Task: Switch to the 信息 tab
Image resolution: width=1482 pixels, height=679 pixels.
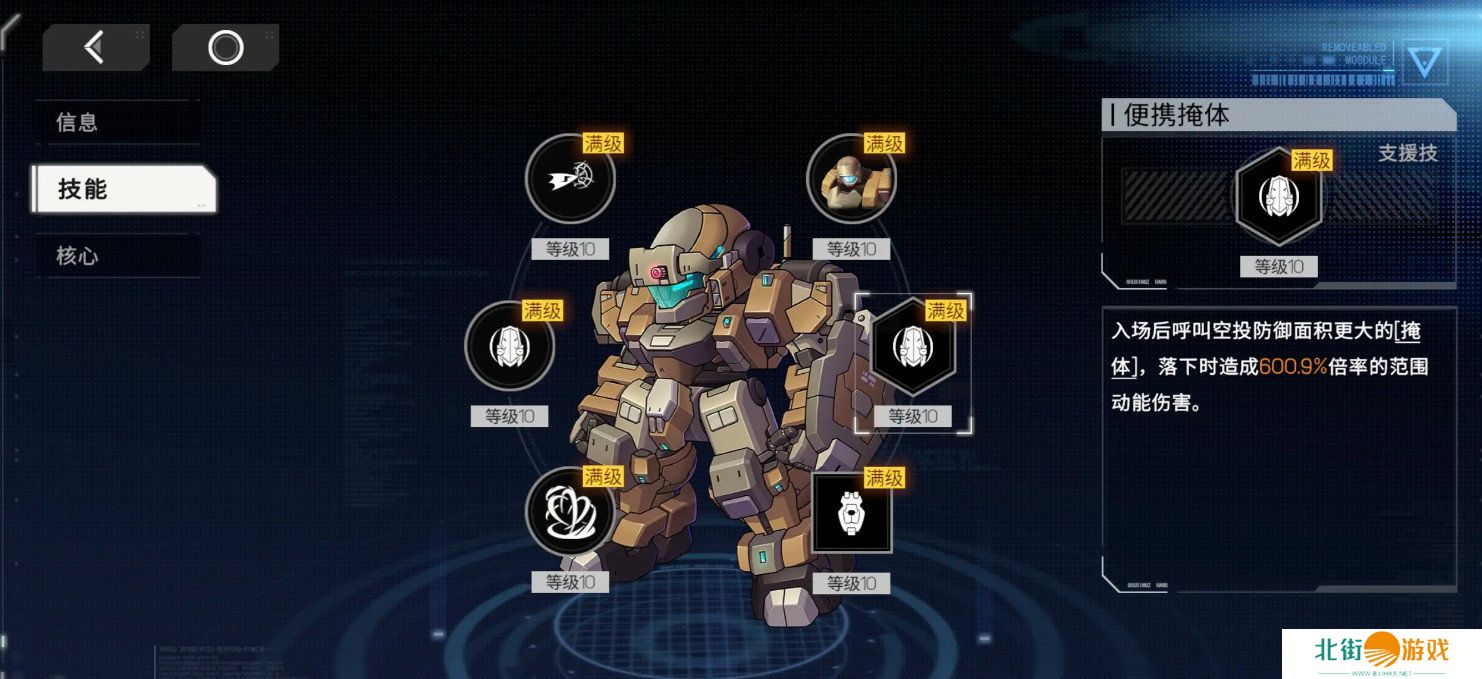Action: coord(115,122)
